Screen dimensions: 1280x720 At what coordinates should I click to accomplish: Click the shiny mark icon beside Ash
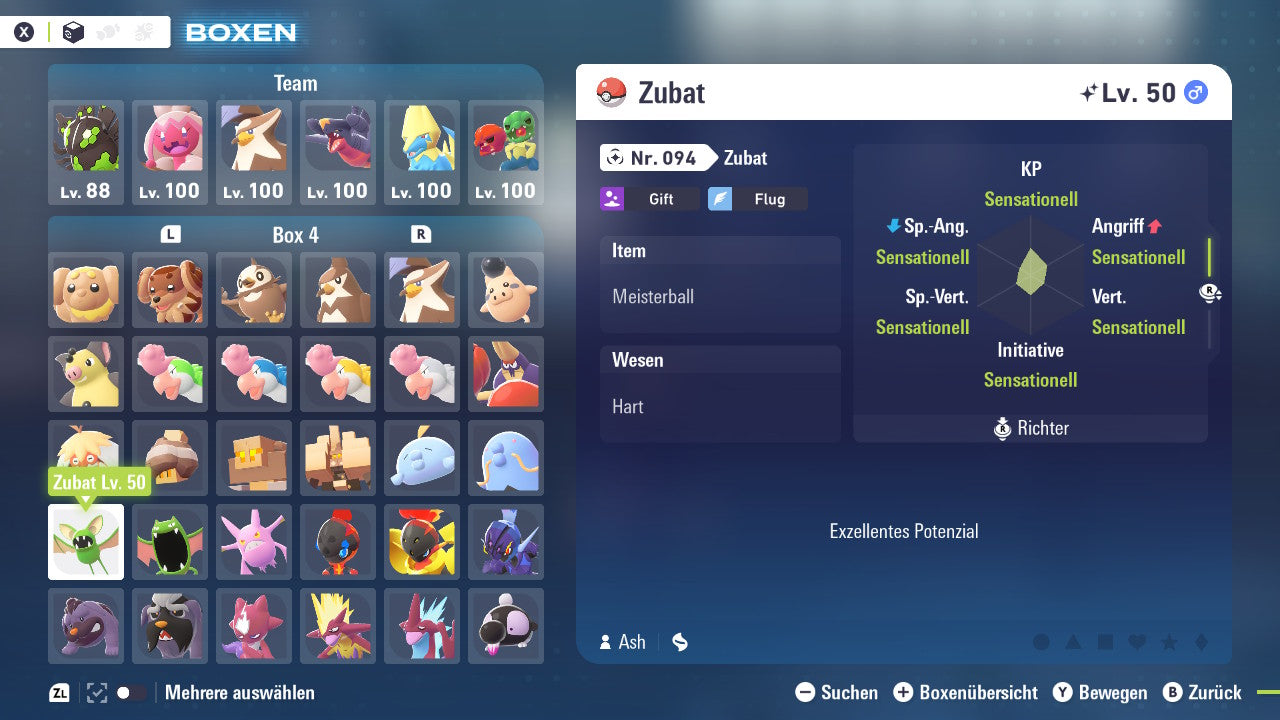tap(679, 642)
